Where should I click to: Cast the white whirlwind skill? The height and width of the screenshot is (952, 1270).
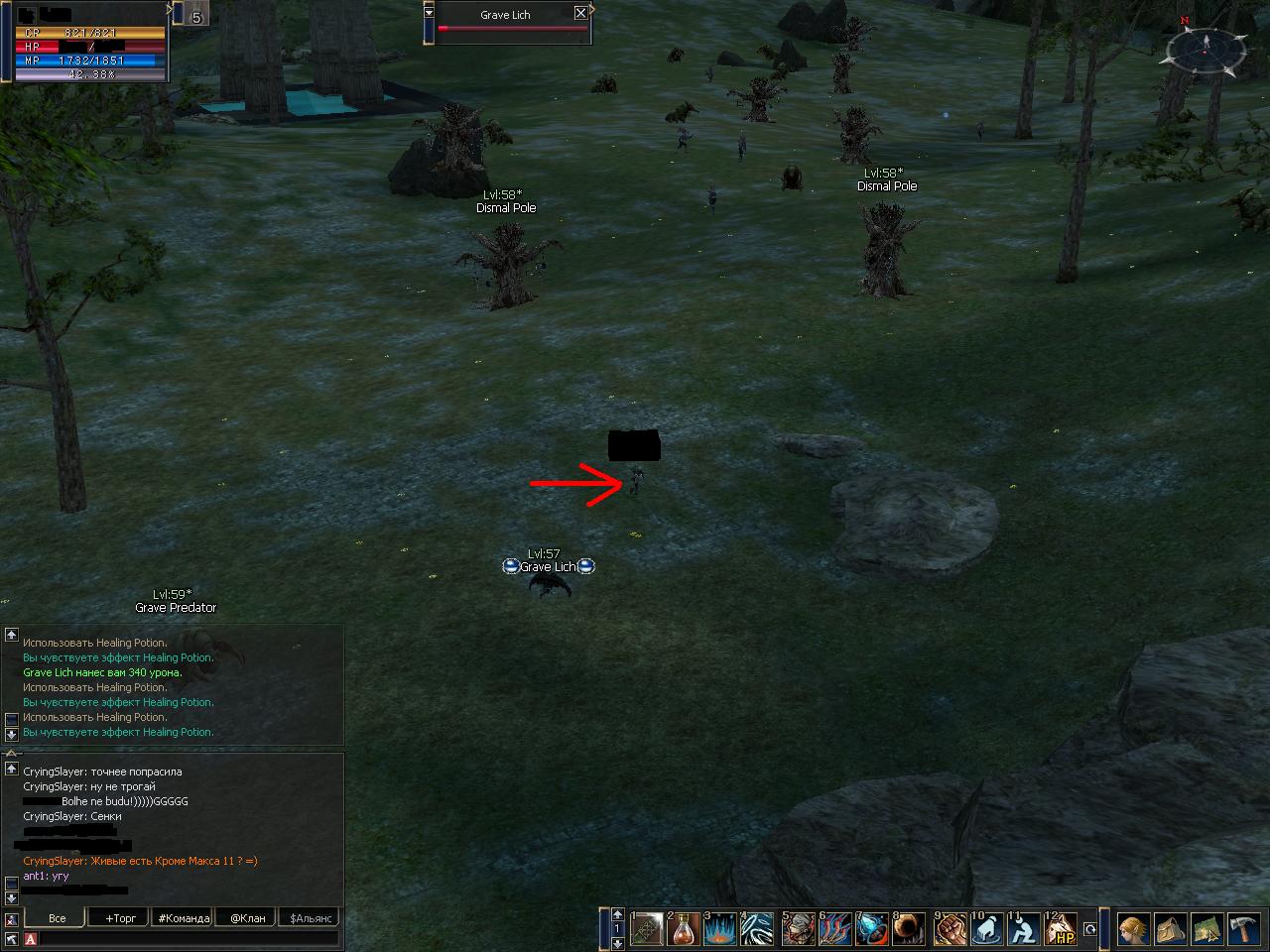point(757,929)
